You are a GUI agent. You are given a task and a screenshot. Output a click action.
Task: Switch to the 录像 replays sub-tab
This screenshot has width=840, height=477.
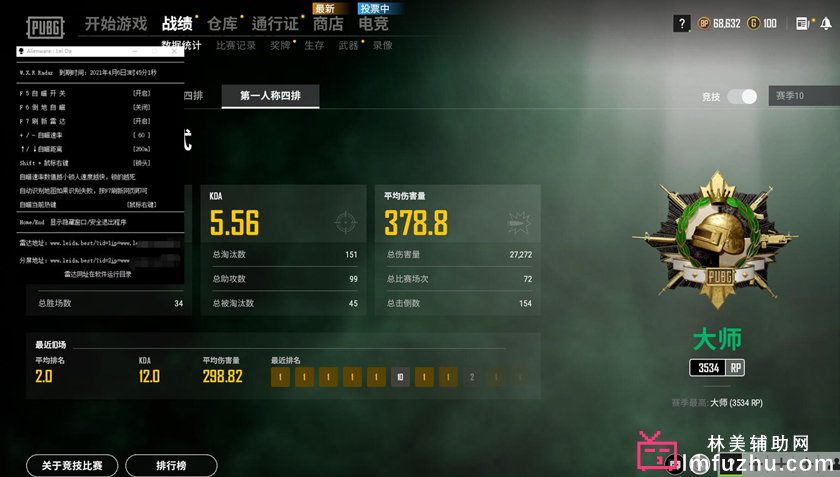tap(382, 45)
